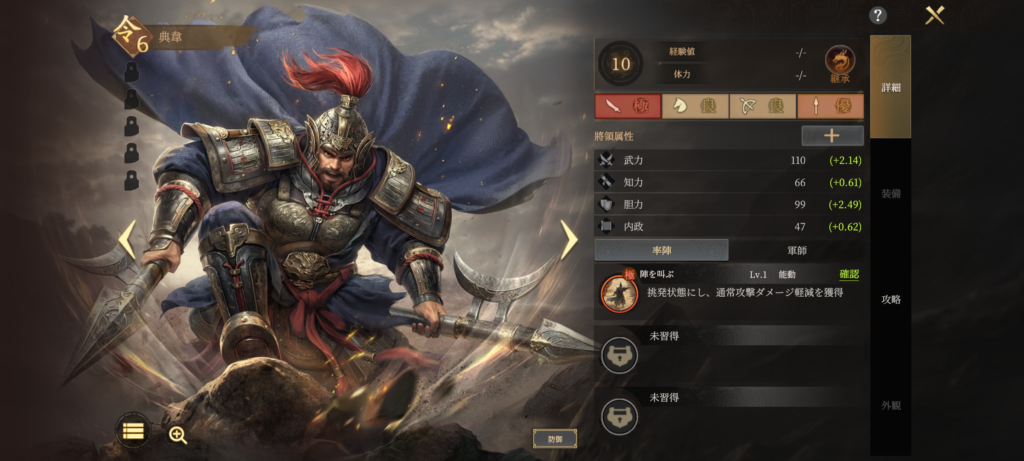Viewport: 1024px width, 461px height.
Task: Open the question mark help
Action: [x=878, y=15]
